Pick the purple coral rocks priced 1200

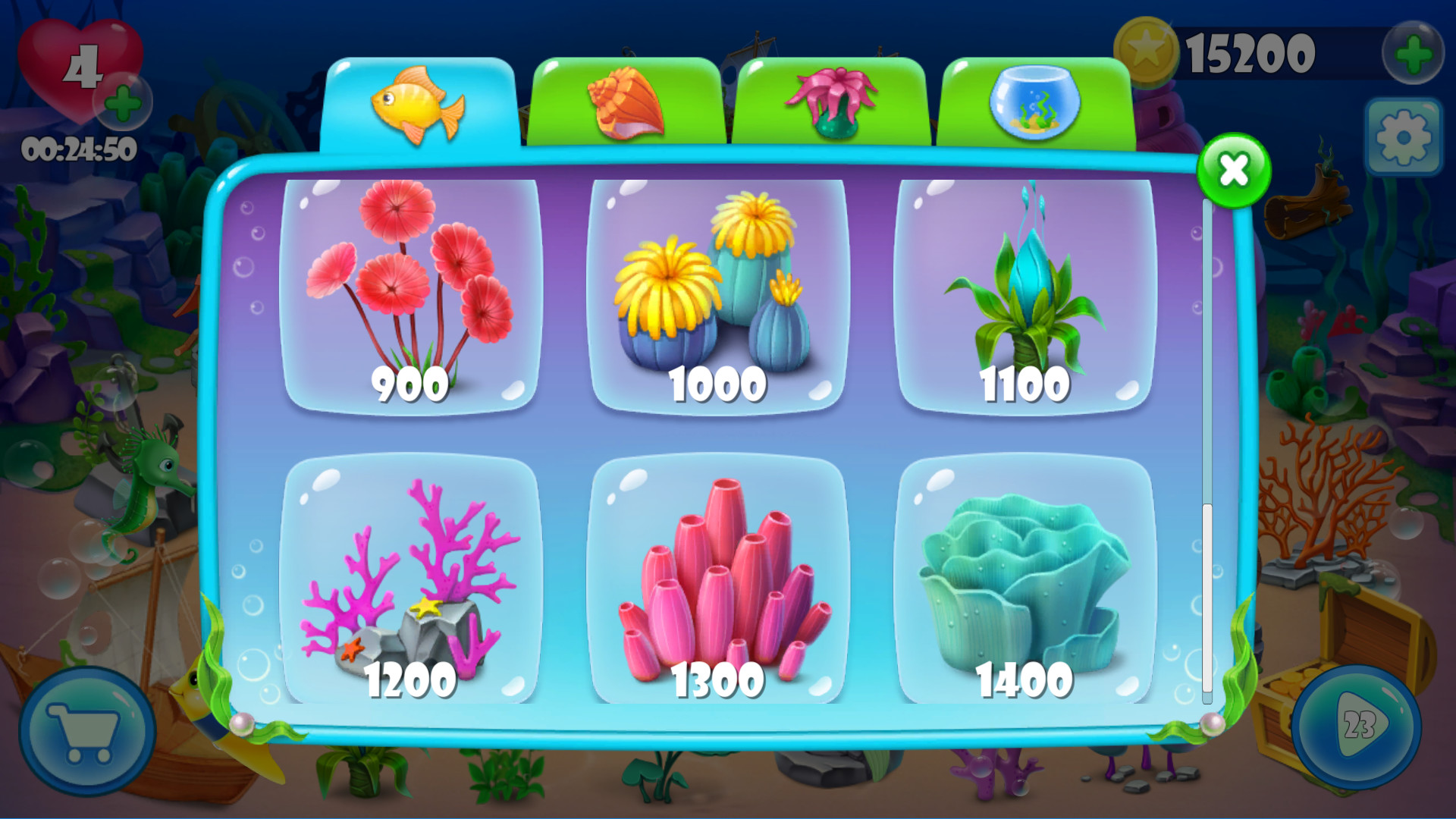point(410,580)
